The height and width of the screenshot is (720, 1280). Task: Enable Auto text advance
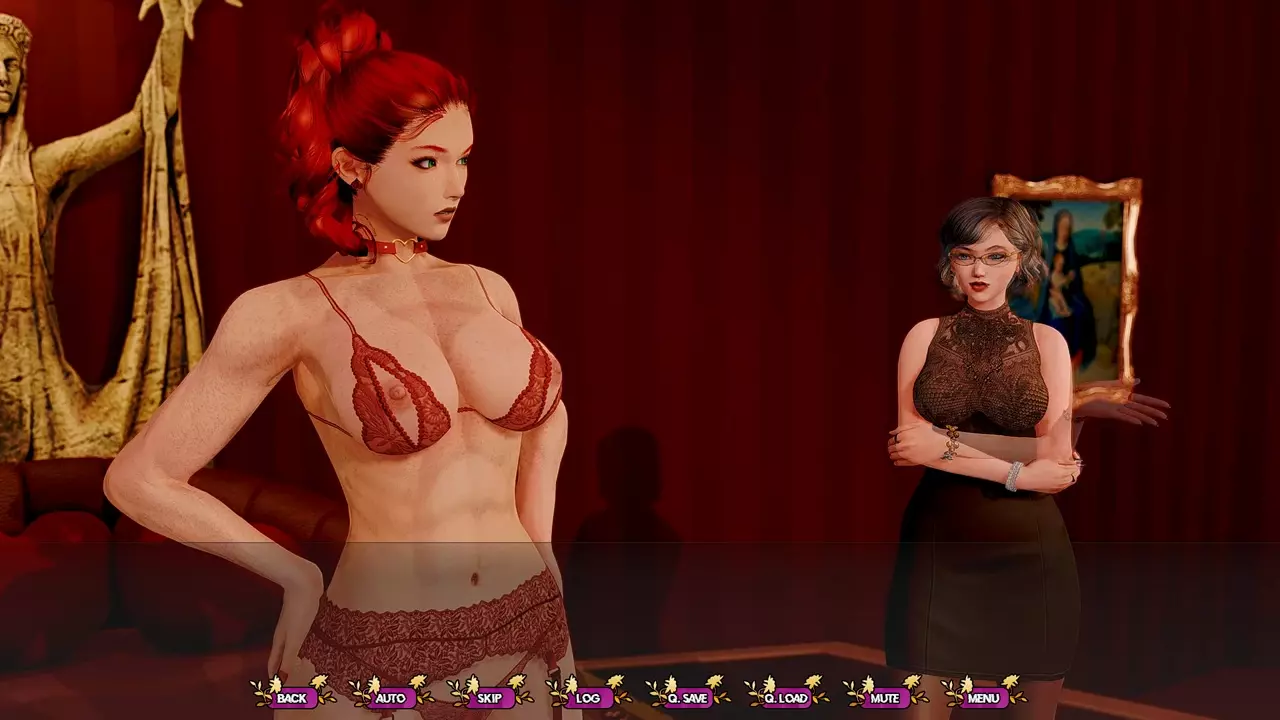(x=390, y=697)
